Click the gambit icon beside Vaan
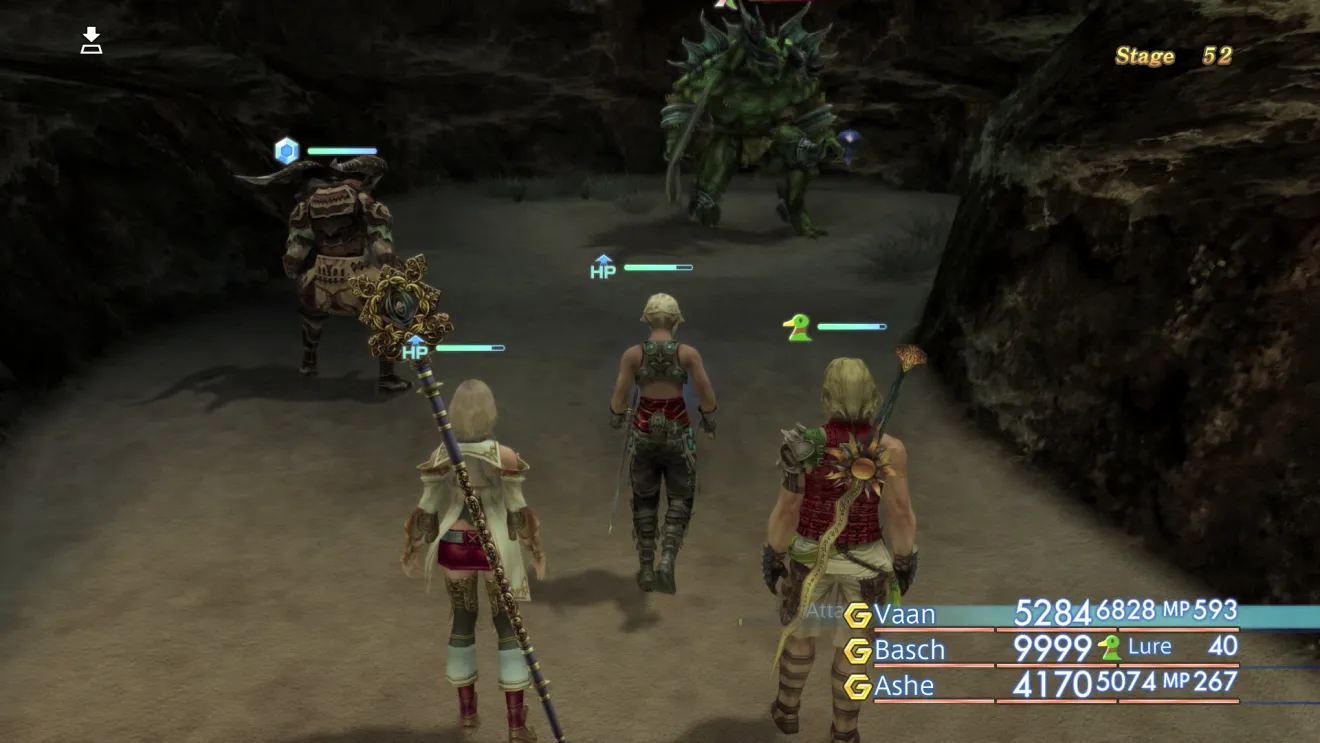Image resolution: width=1320 pixels, height=743 pixels. pyautogui.click(x=857, y=614)
